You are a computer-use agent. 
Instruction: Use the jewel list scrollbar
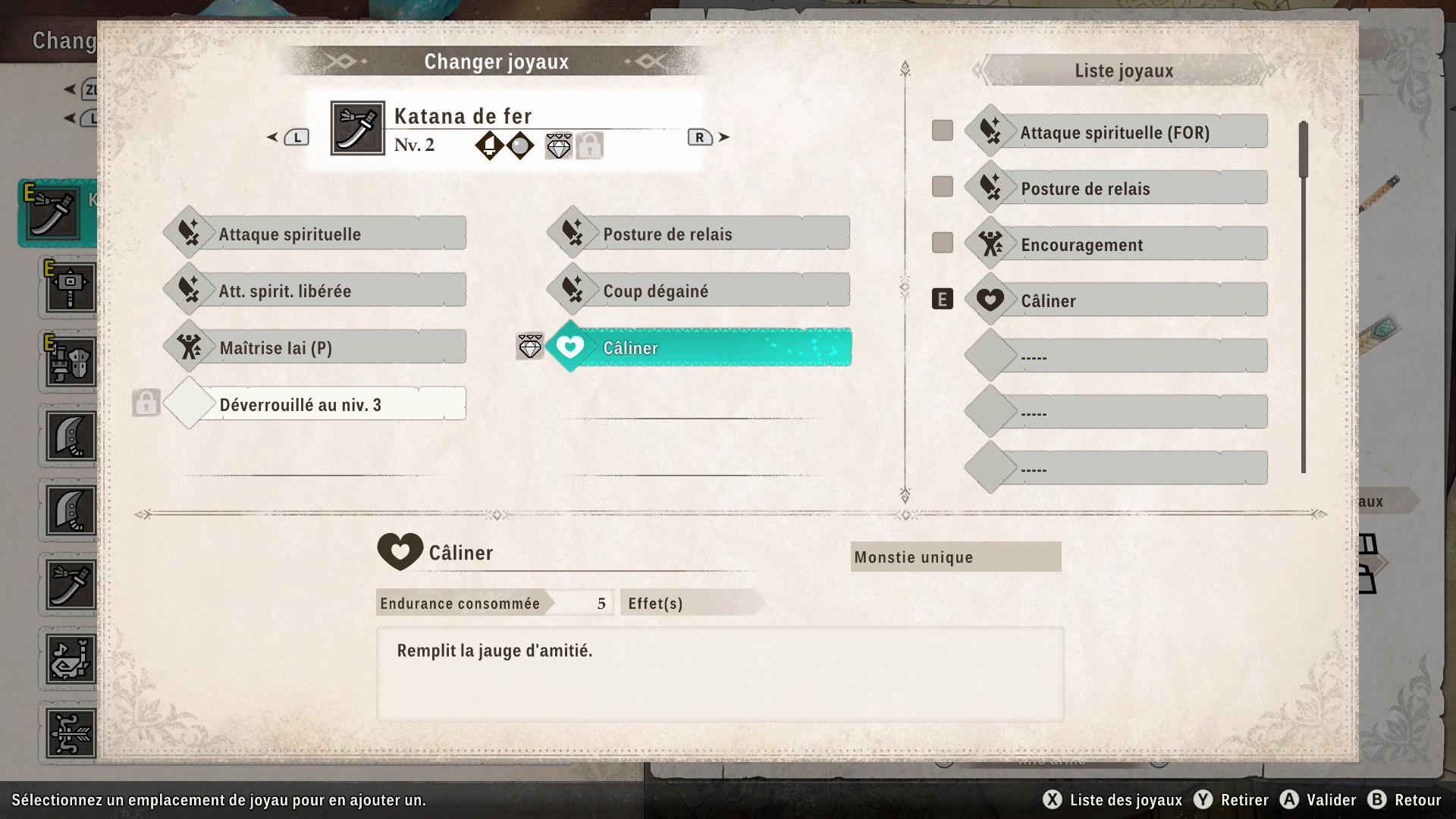click(x=1304, y=150)
